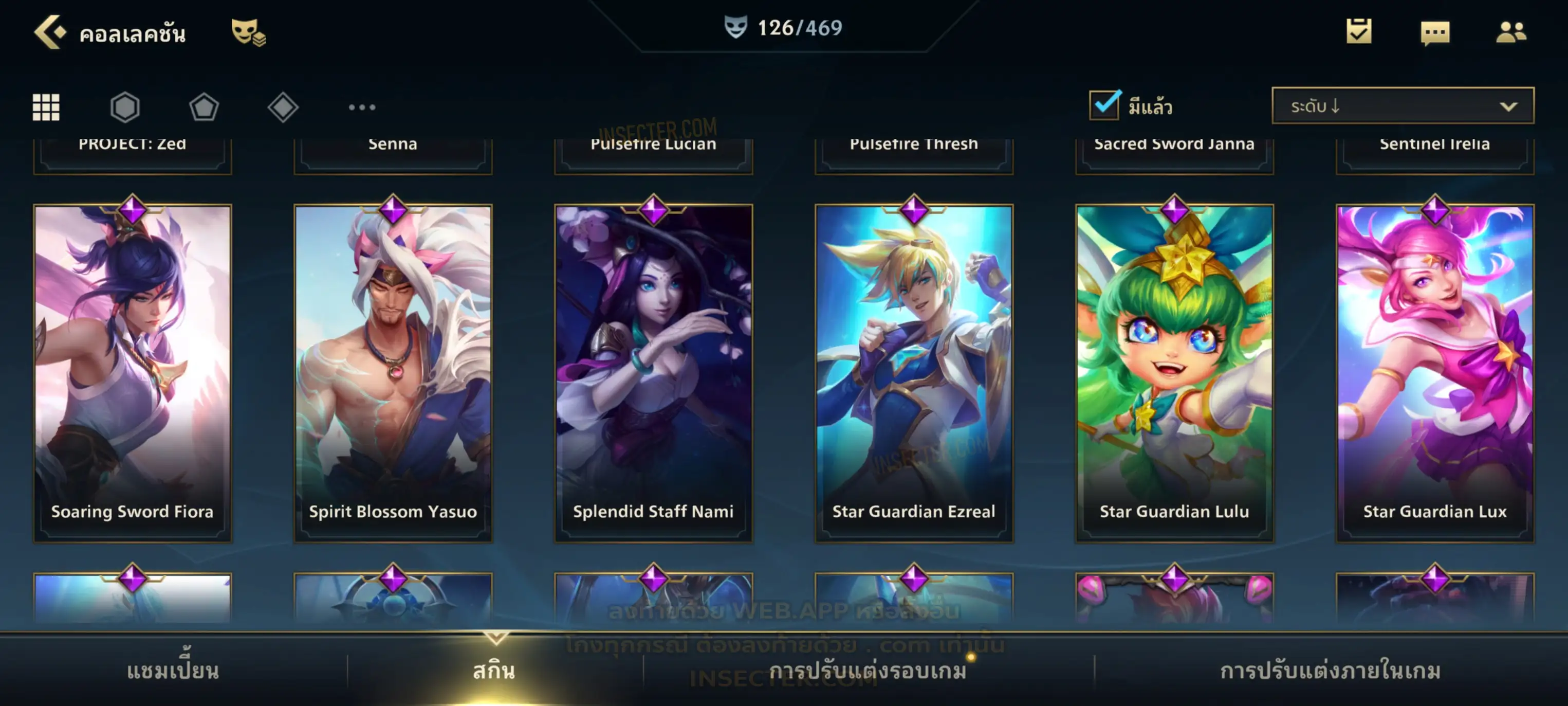Select the Soaring Sword Fiora skin

point(133,372)
